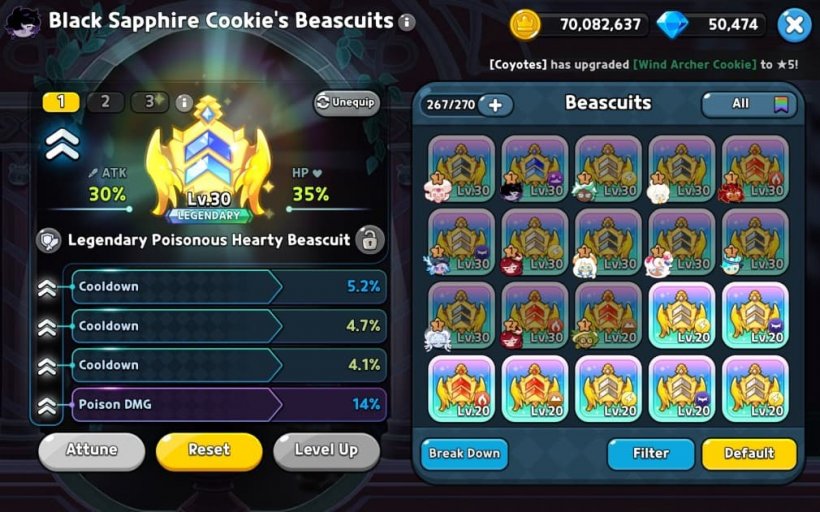
Task: Attune the Legendary Beascuit
Action: 91,450
